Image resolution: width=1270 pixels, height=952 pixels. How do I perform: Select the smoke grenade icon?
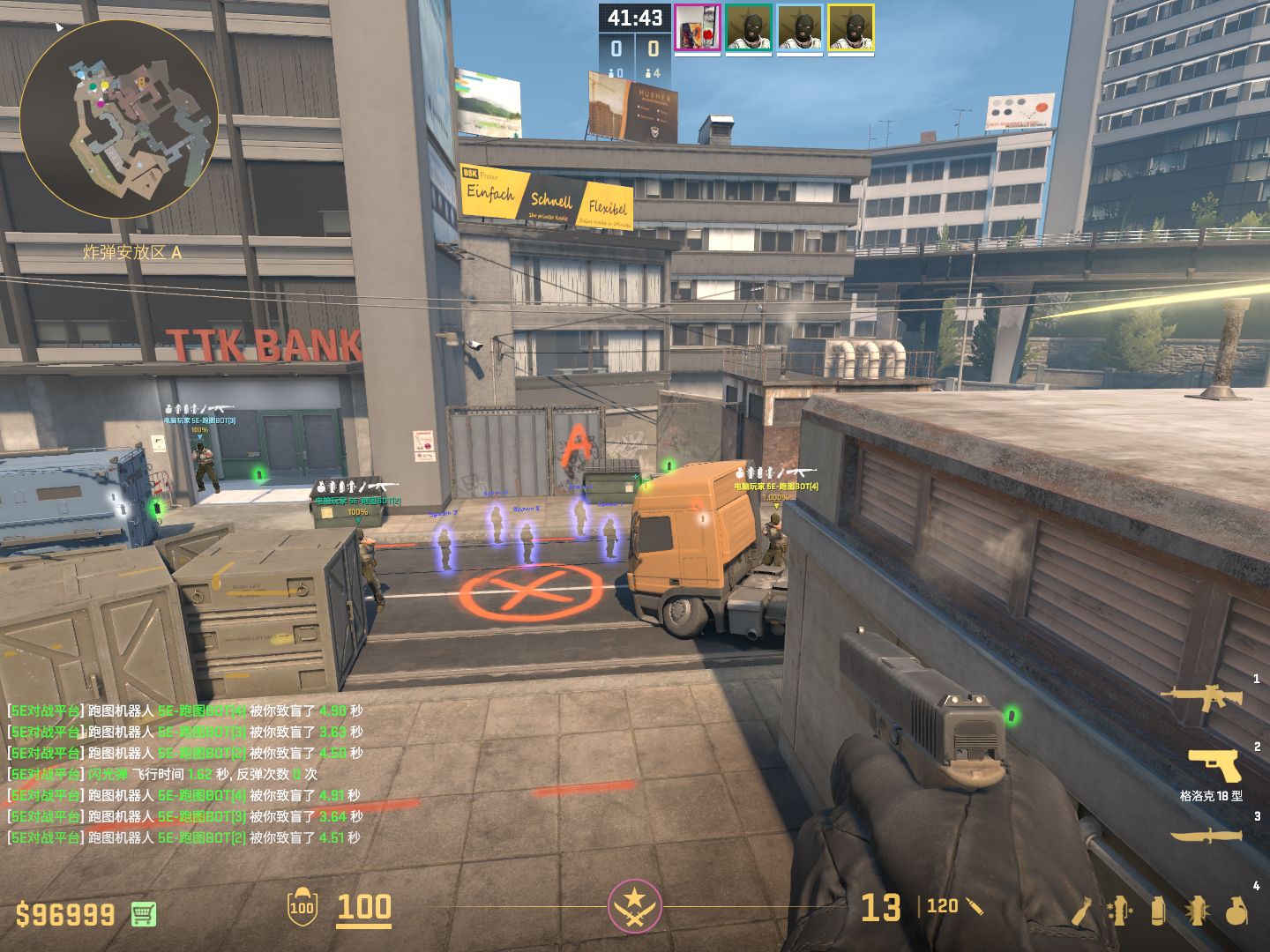[x=1158, y=911]
